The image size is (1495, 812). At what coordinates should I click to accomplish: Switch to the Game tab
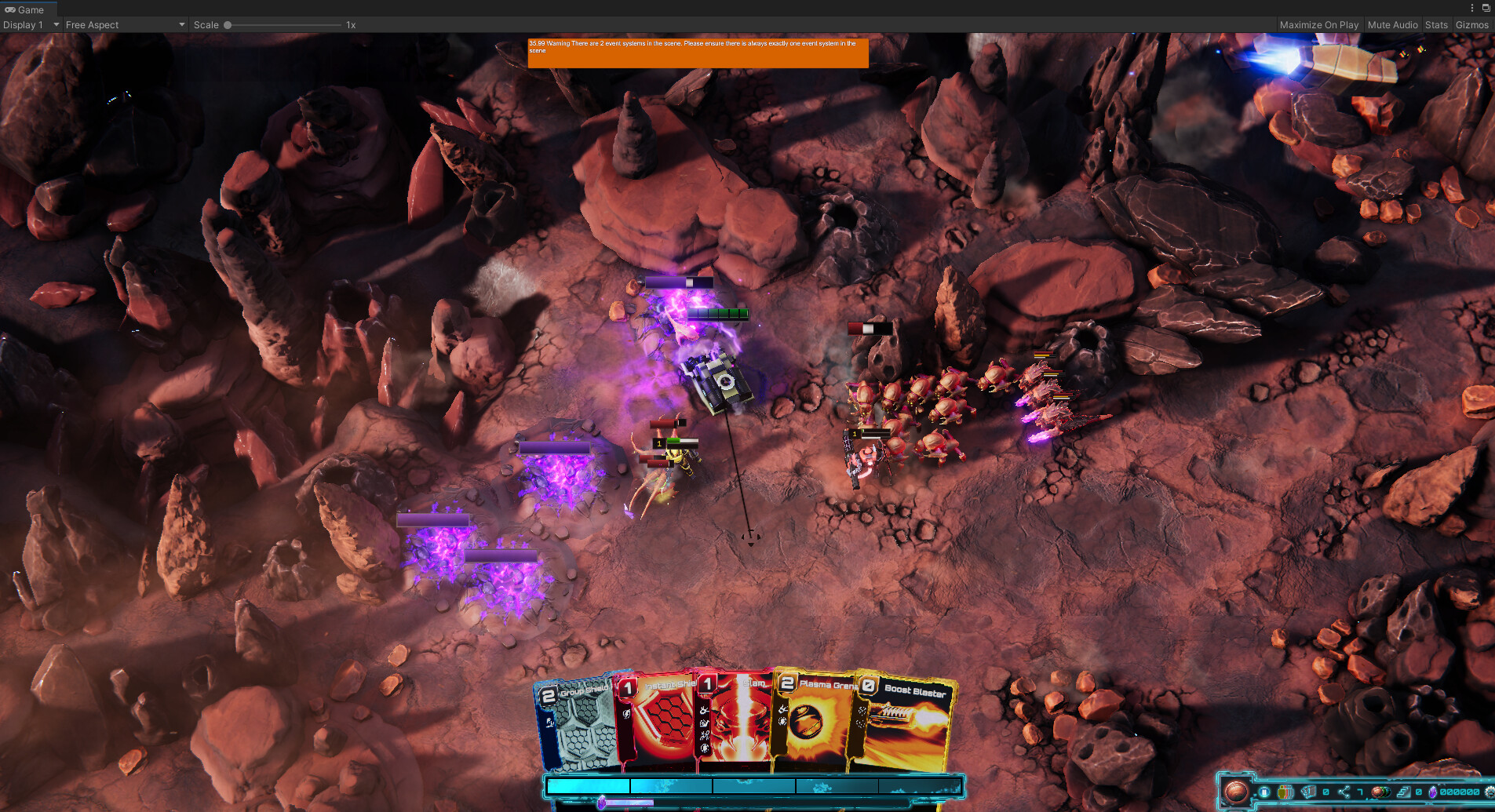(x=28, y=9)
